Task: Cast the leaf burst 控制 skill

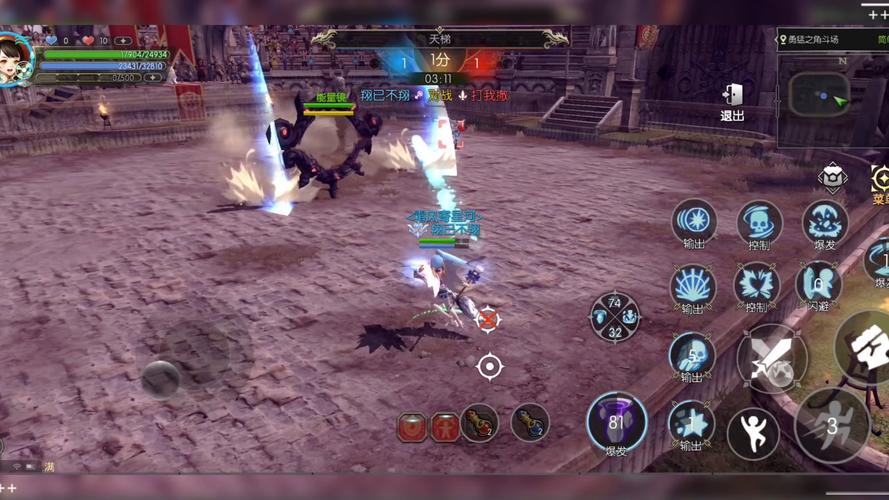Action: click(756, 286)
